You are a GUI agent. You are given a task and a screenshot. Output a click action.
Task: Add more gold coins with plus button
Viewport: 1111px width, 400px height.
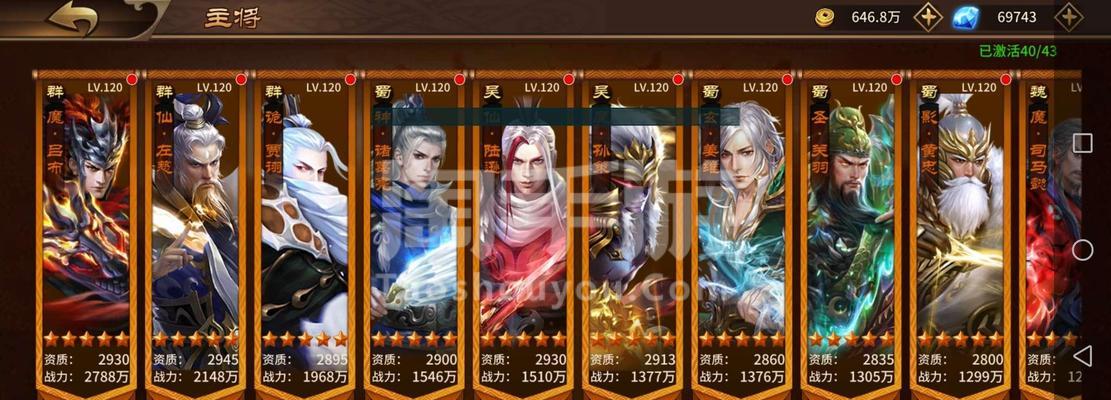click(x=929, y=17)
